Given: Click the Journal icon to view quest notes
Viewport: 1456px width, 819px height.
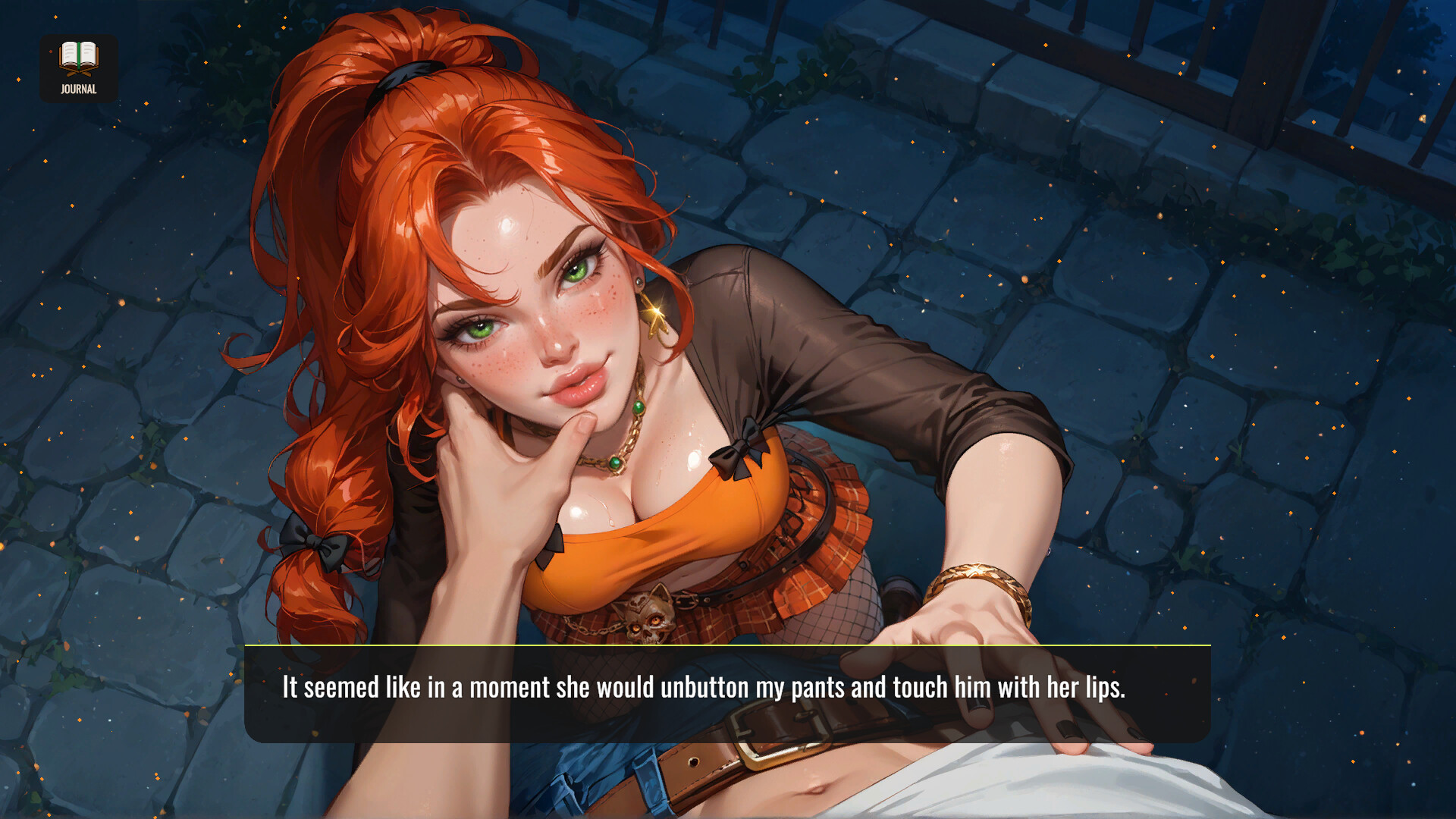Looking at the screenshot, I should pos(78,59).
